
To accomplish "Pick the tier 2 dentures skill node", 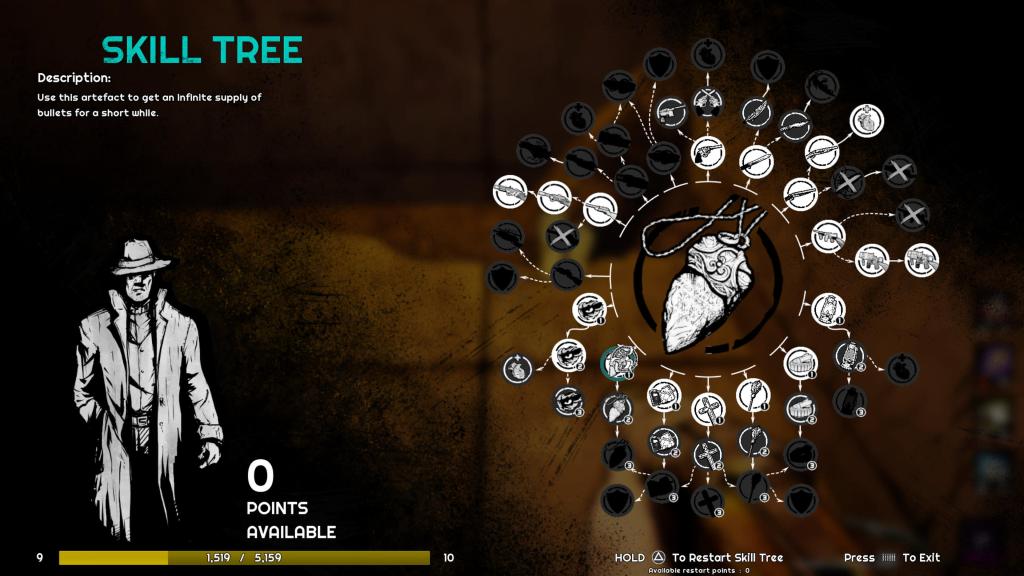I will pyautogui.click(x=800, y=407).
